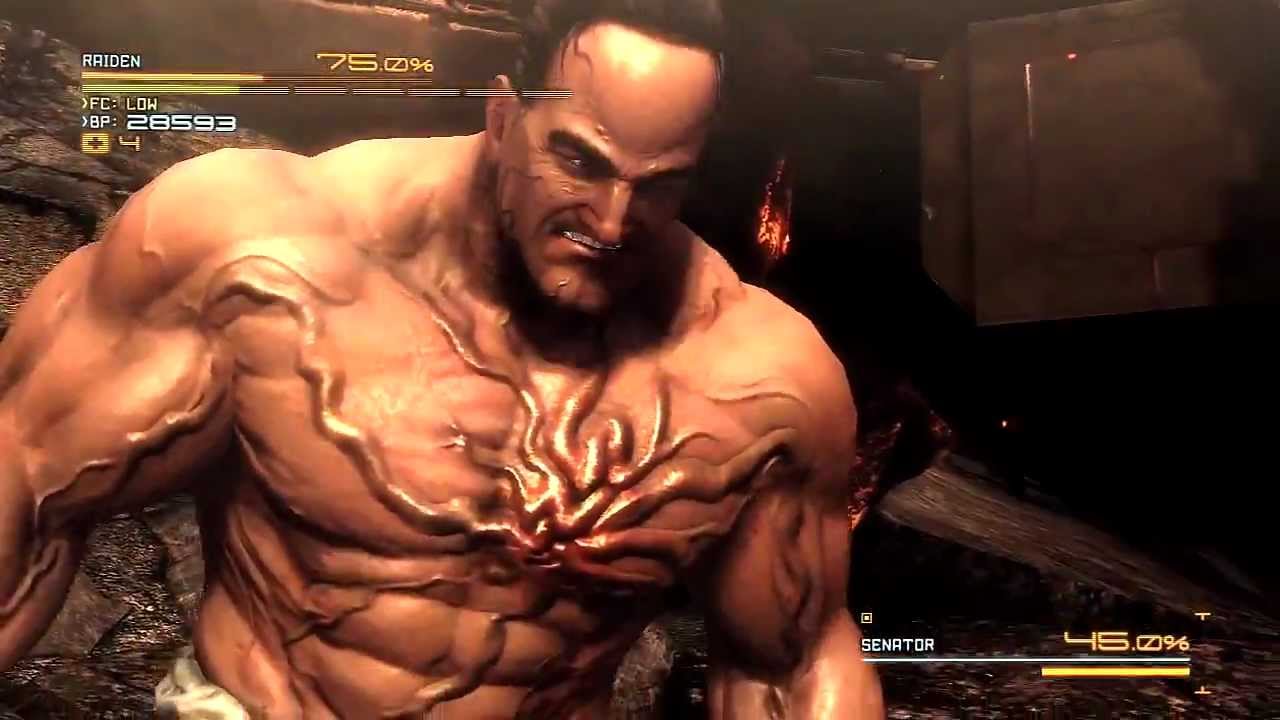
Task: Click the percent symbol after Raiden's 75.0
Action: (x=423, y=63)
